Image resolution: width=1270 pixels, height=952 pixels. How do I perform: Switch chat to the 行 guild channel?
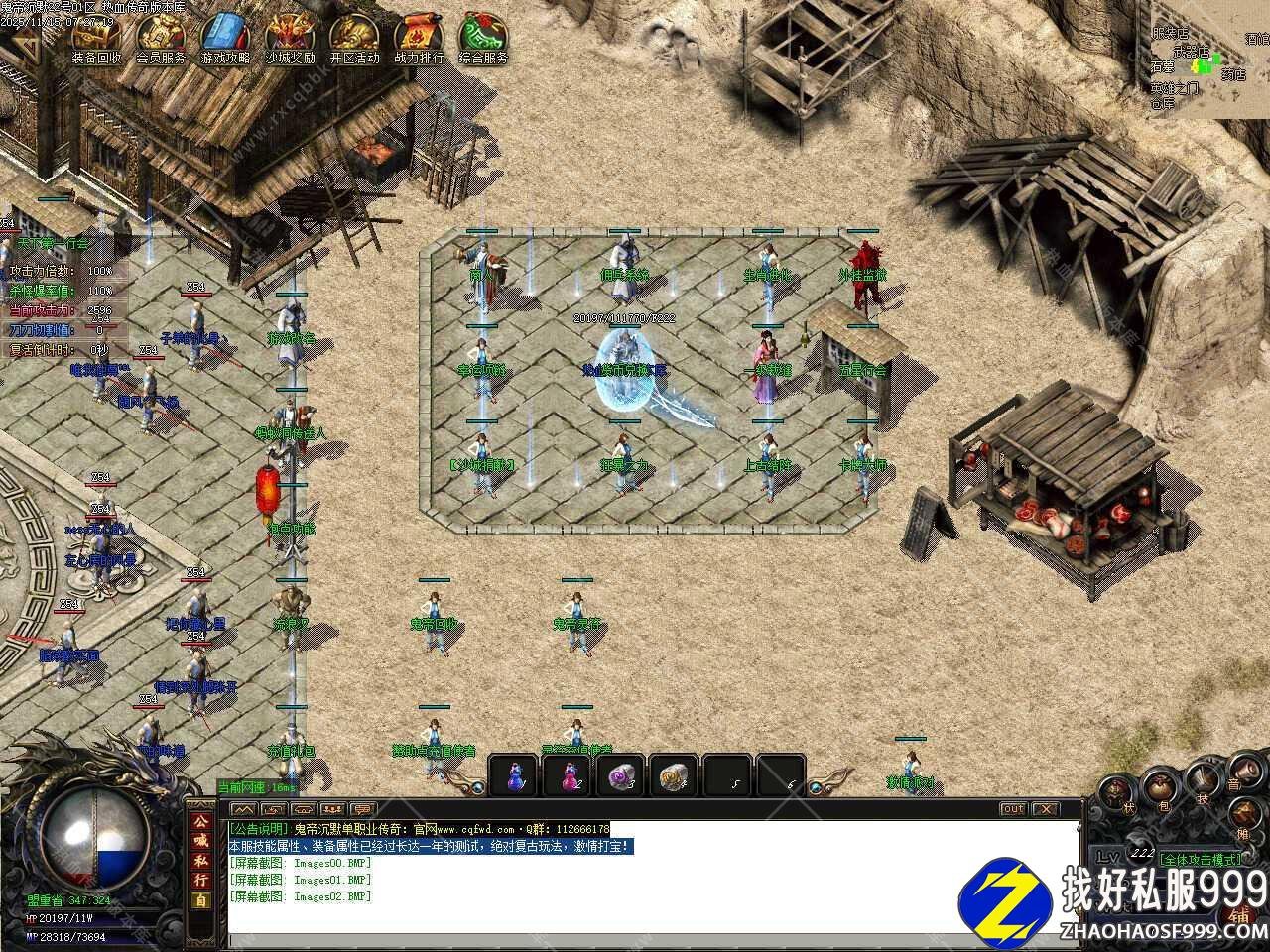click(201, 879)
